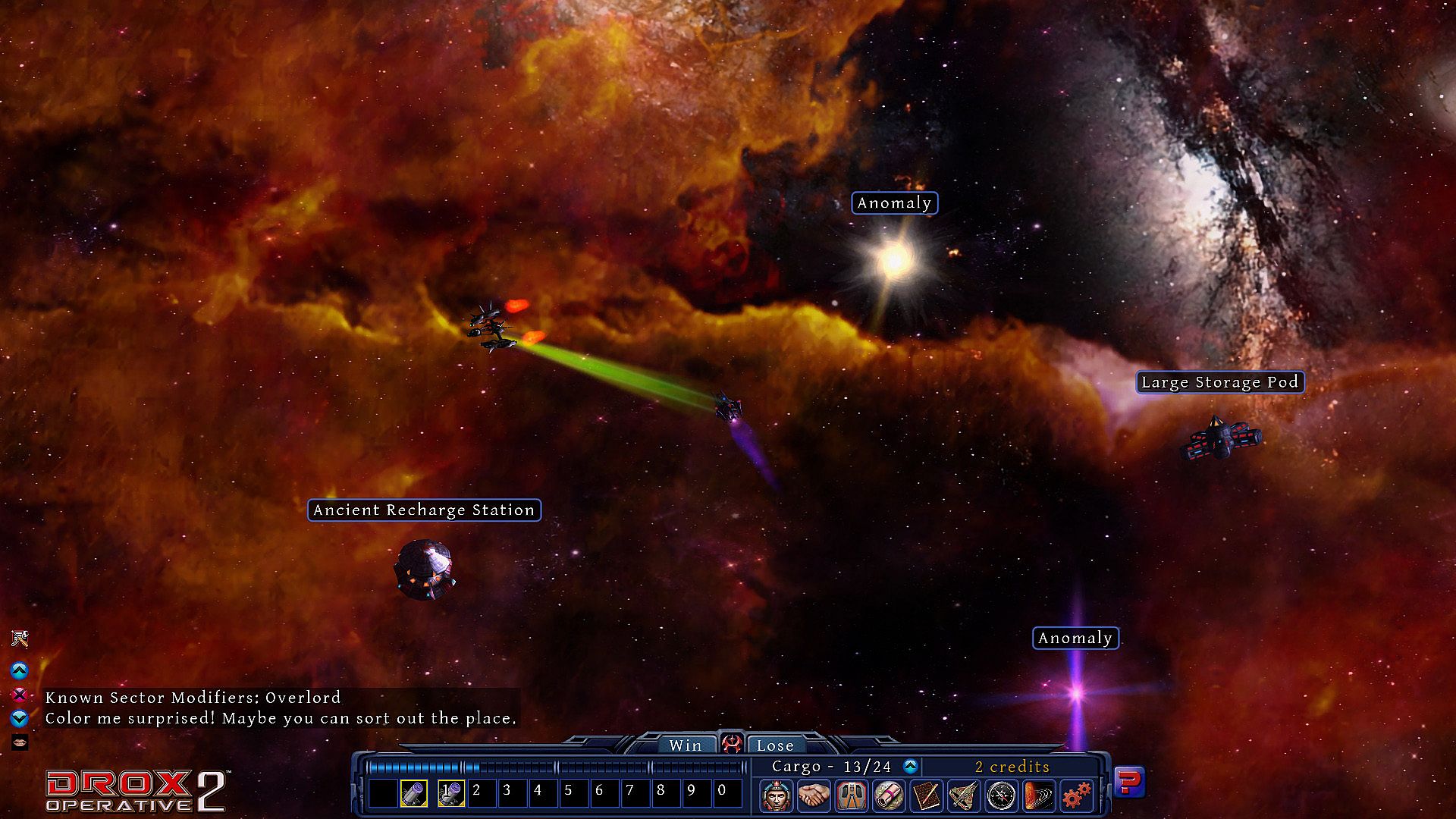Open the Win conditions tab
The image size is (1456, 819).
pos(685,745)
